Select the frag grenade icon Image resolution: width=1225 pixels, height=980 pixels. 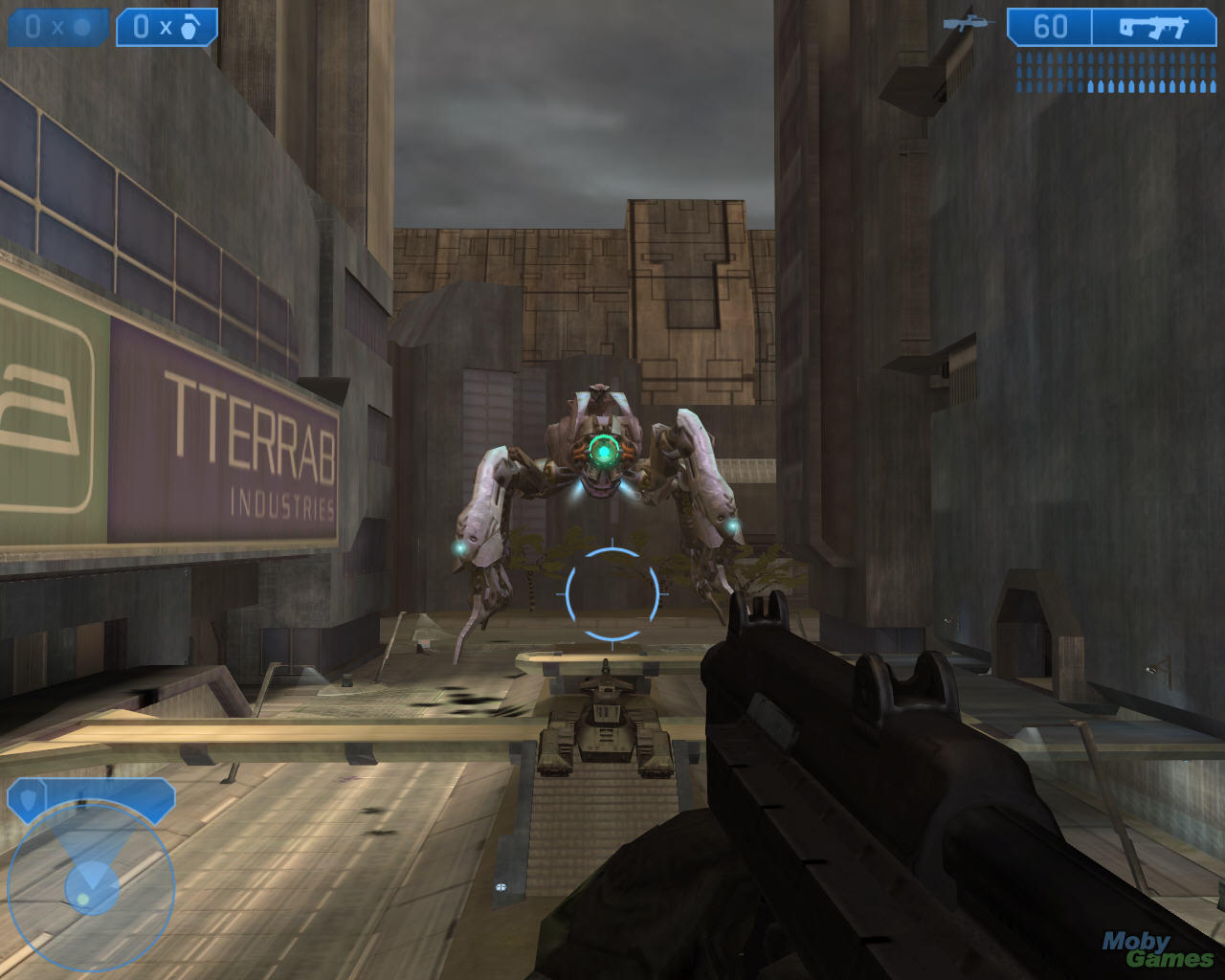pos(189,27)
